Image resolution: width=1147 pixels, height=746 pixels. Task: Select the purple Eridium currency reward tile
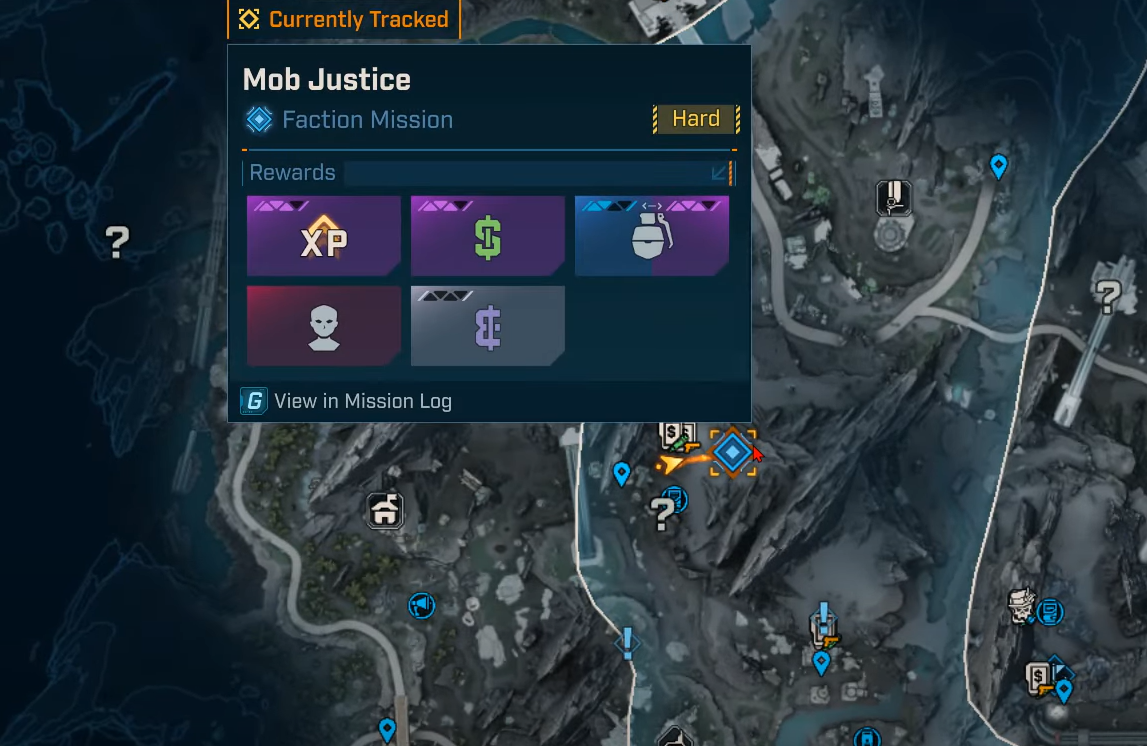[487, 326]
